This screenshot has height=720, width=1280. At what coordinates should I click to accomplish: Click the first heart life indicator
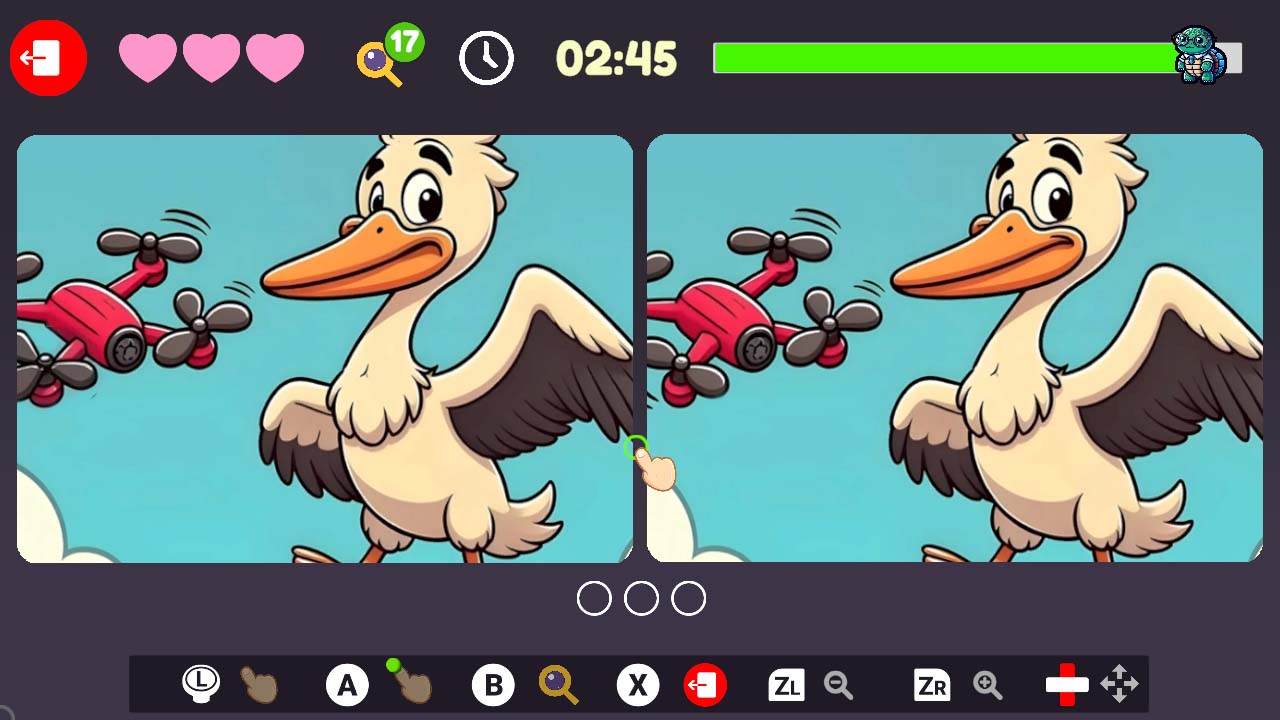tap(147, 58)
